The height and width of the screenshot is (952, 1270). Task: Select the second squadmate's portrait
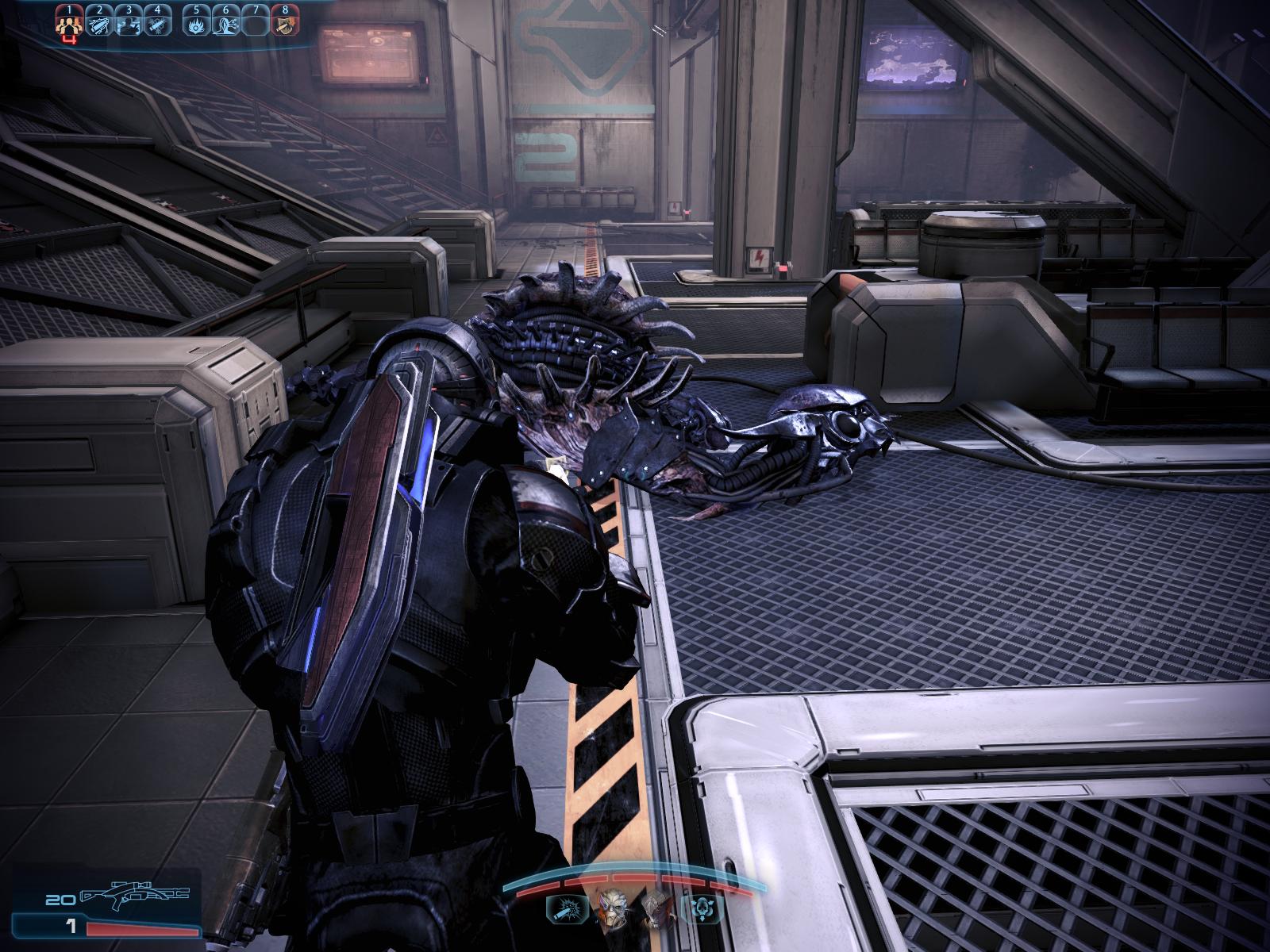coord(656,908)
